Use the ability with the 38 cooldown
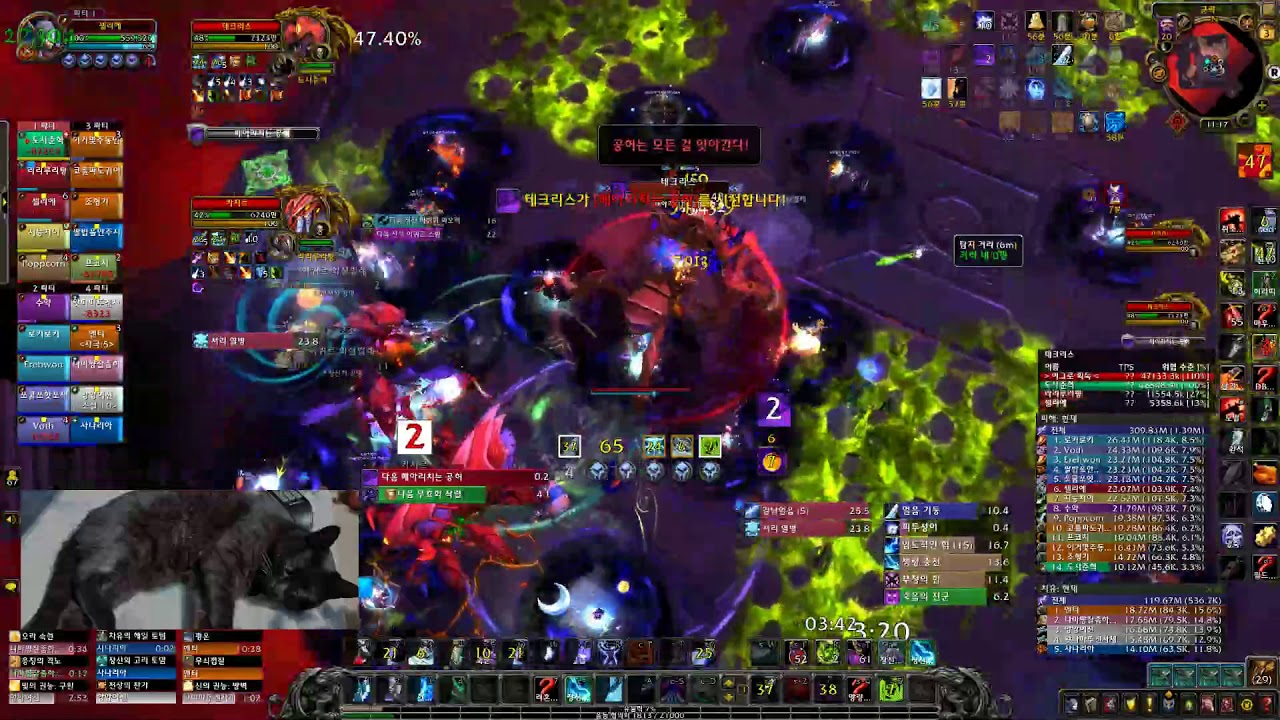 [x=828, y=689]
